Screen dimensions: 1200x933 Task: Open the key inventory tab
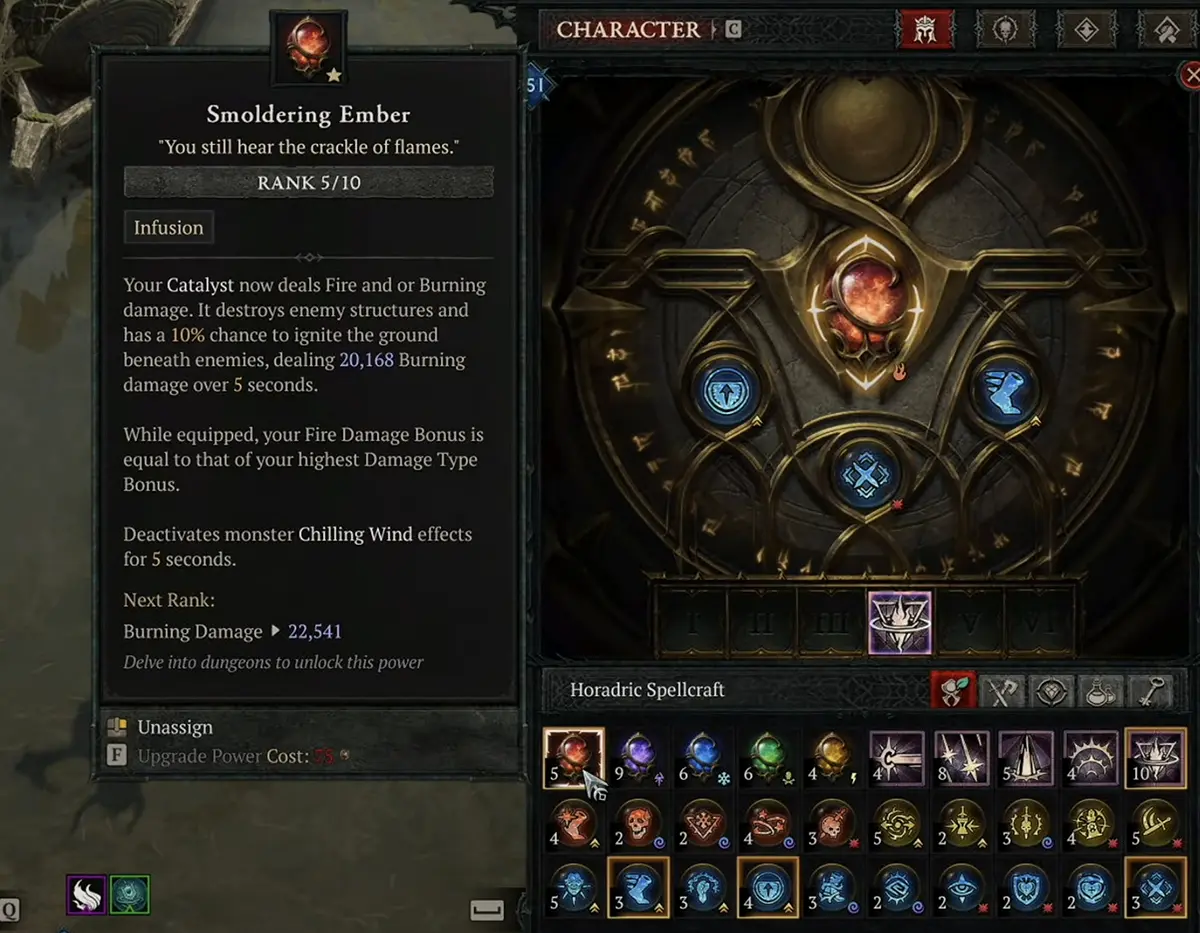tap(1152, 691)
